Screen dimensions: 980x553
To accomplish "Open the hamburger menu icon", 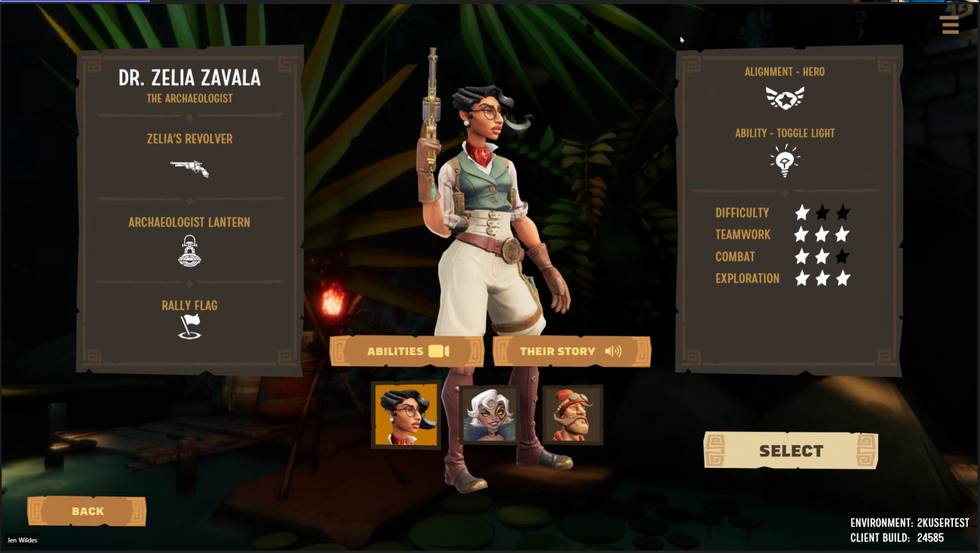I will pos(949,25).
